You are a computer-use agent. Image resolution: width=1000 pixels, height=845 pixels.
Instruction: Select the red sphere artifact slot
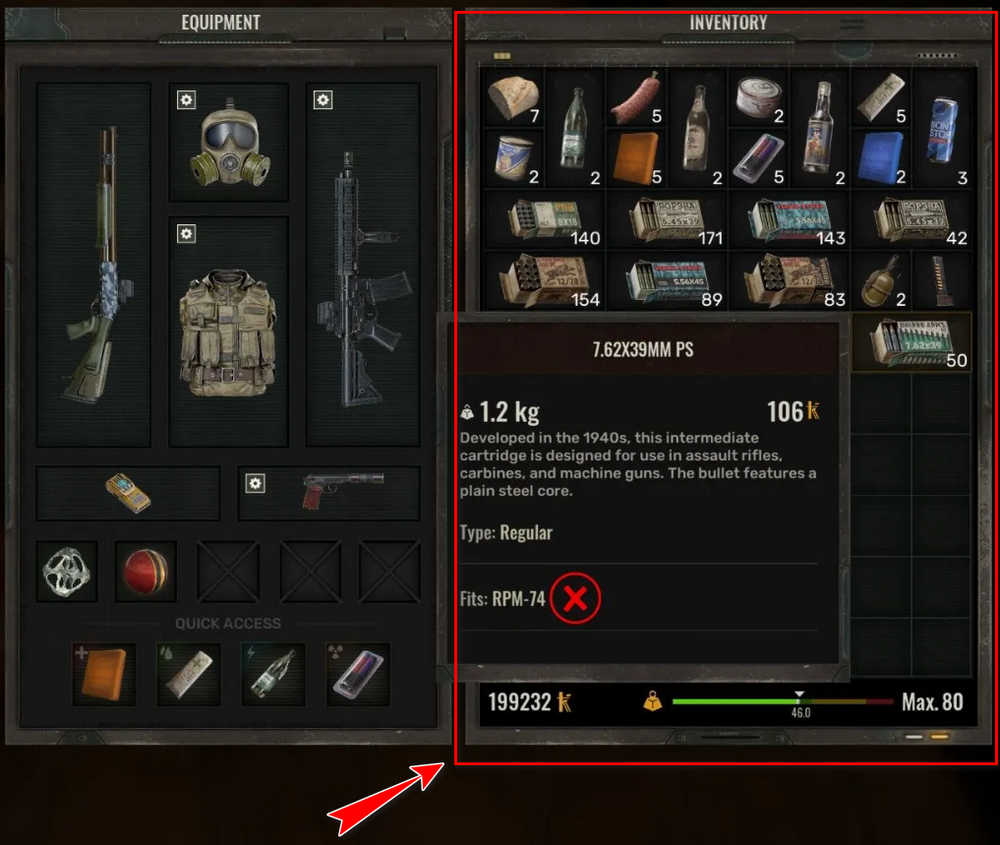tap(145, 571)
